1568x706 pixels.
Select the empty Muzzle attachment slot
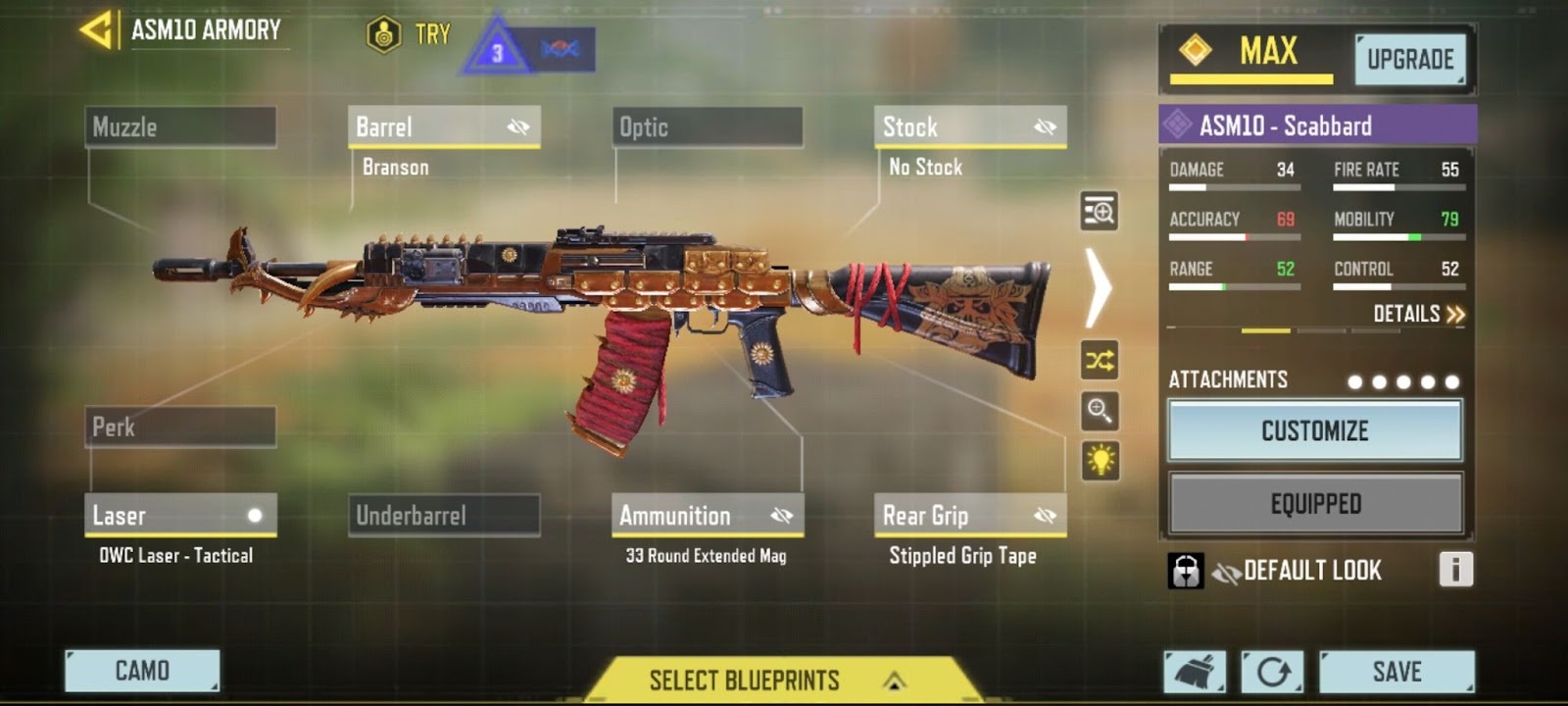[180, 127]
